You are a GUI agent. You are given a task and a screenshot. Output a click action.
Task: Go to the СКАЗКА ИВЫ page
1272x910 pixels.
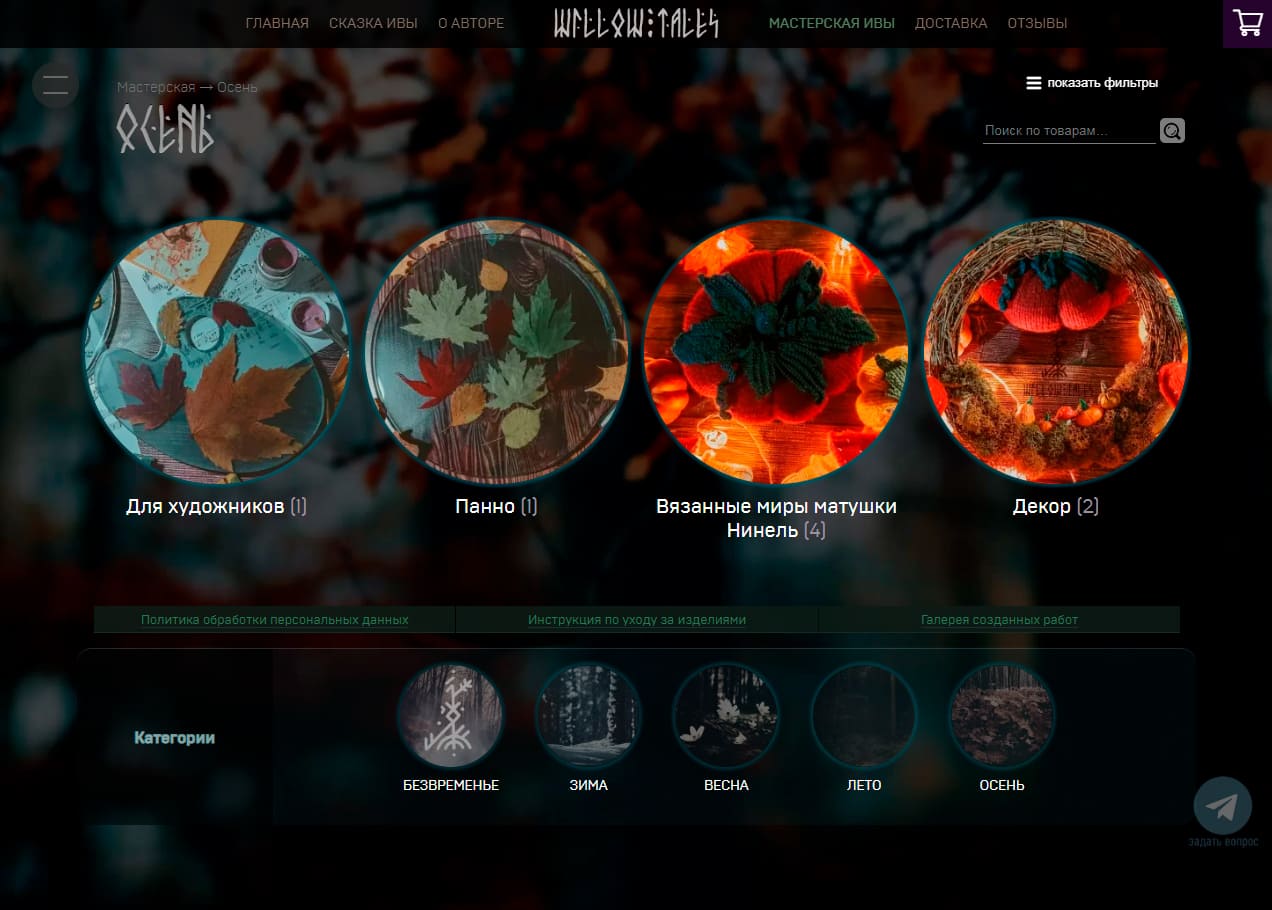pyautogui.click(x=373, y=23)
